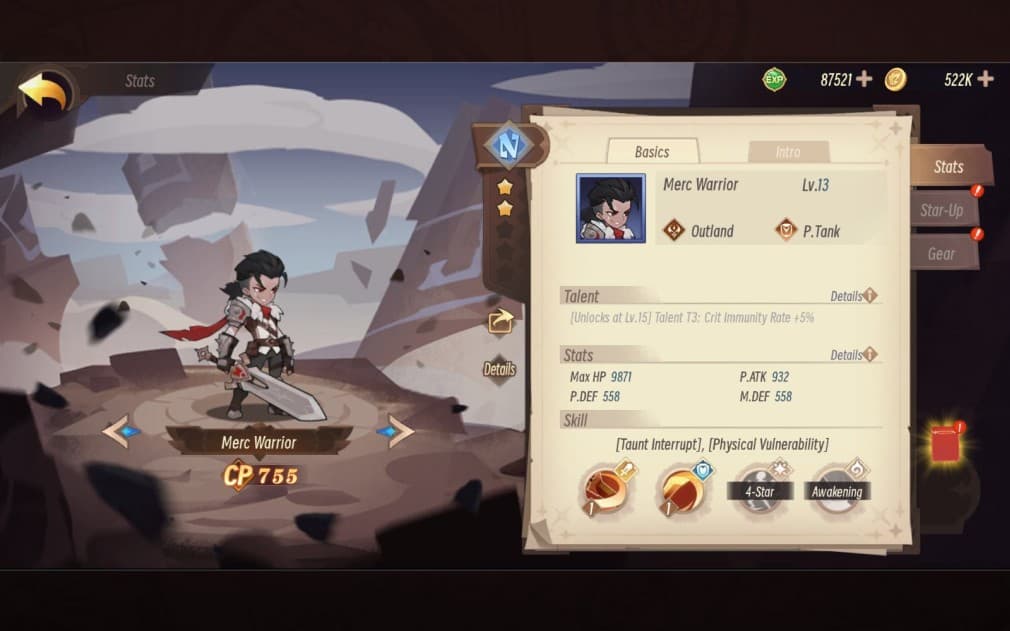The image size is (1010, 631).
Task: Switch to the Gear side tab
Action: 941,254
